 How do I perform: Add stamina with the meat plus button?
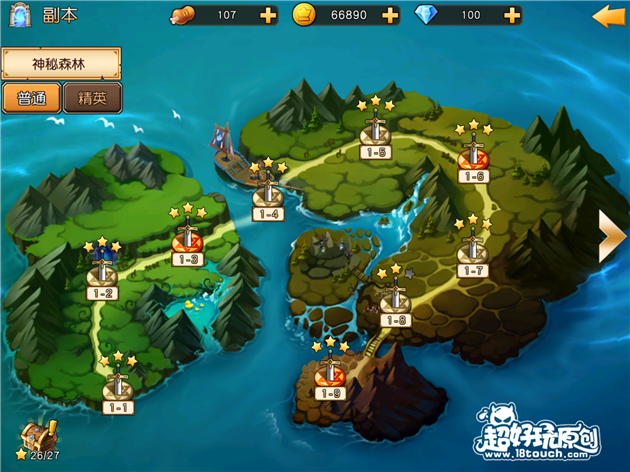coord(267,16)
